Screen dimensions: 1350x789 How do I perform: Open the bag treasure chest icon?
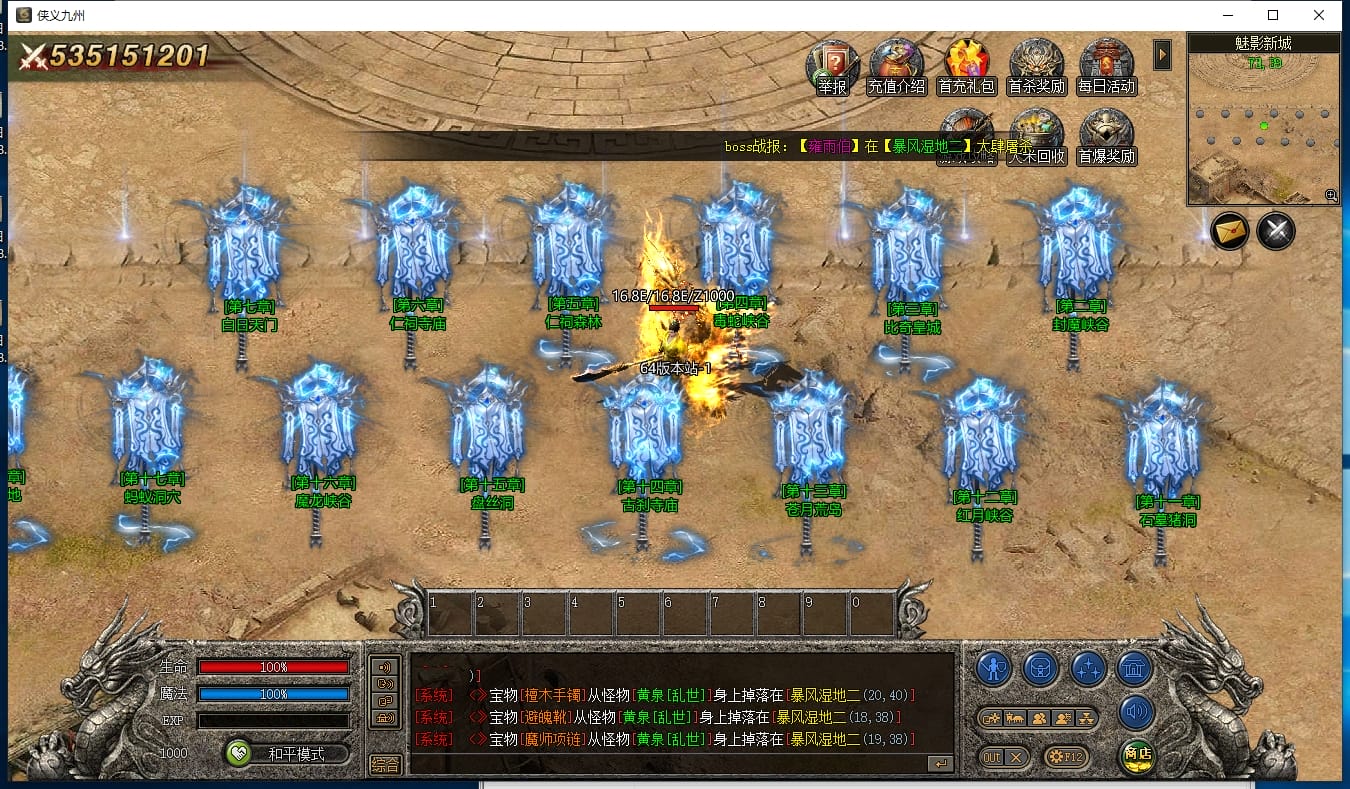[1041, 668]
